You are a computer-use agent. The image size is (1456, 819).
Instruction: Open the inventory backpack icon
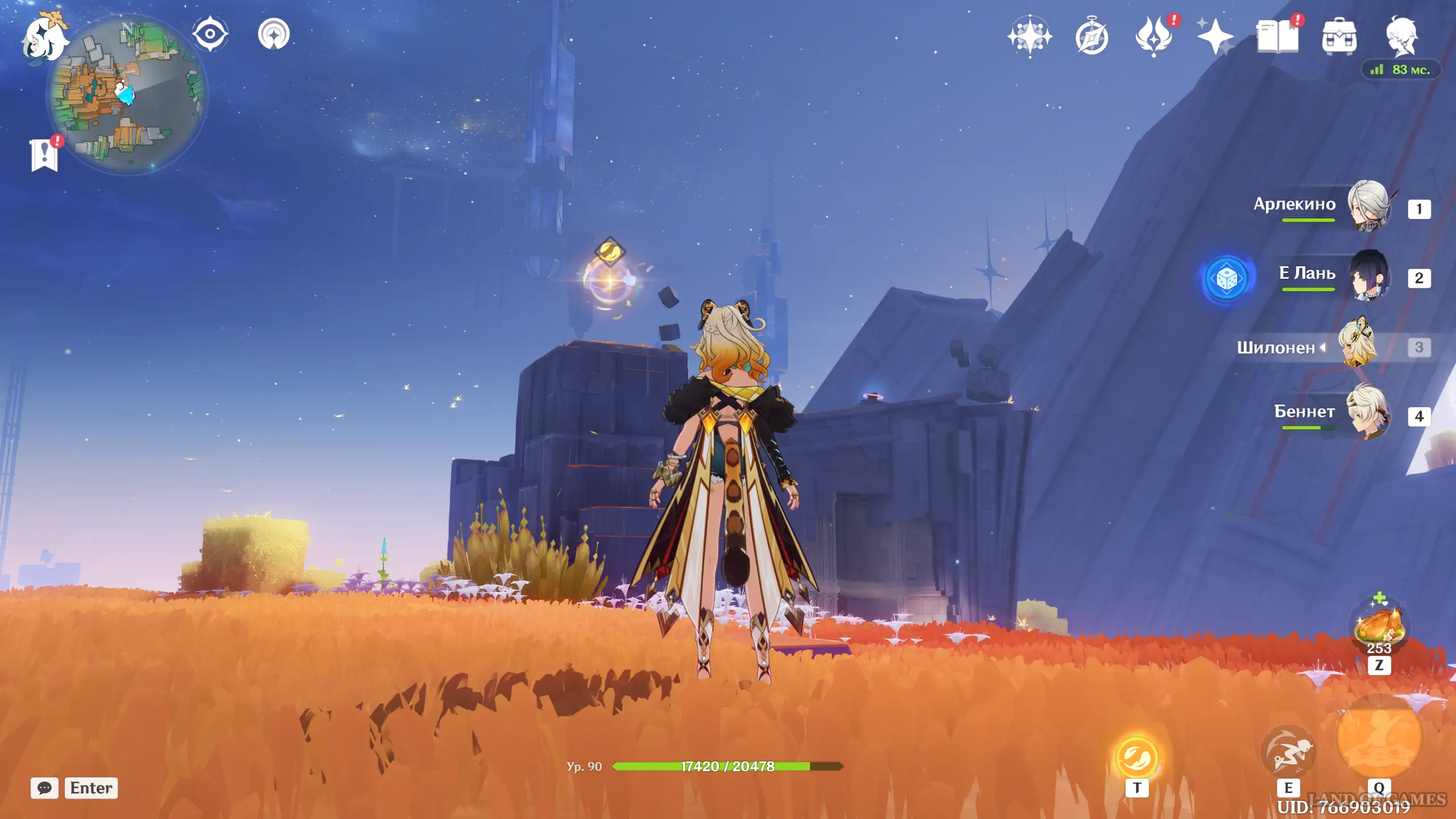pyautogui.click(x=1339, y=37)
